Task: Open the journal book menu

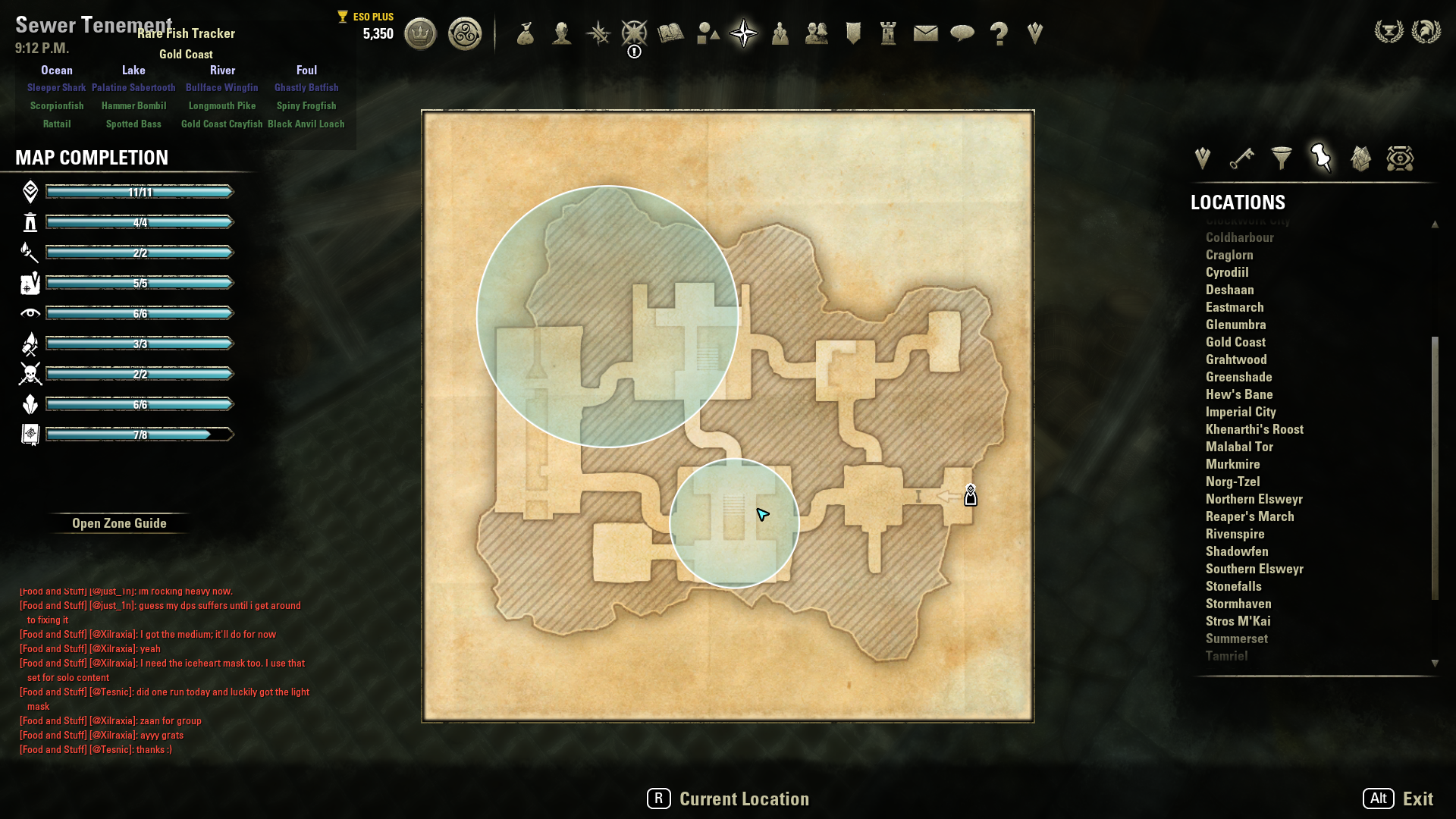Action: point(670,34)
